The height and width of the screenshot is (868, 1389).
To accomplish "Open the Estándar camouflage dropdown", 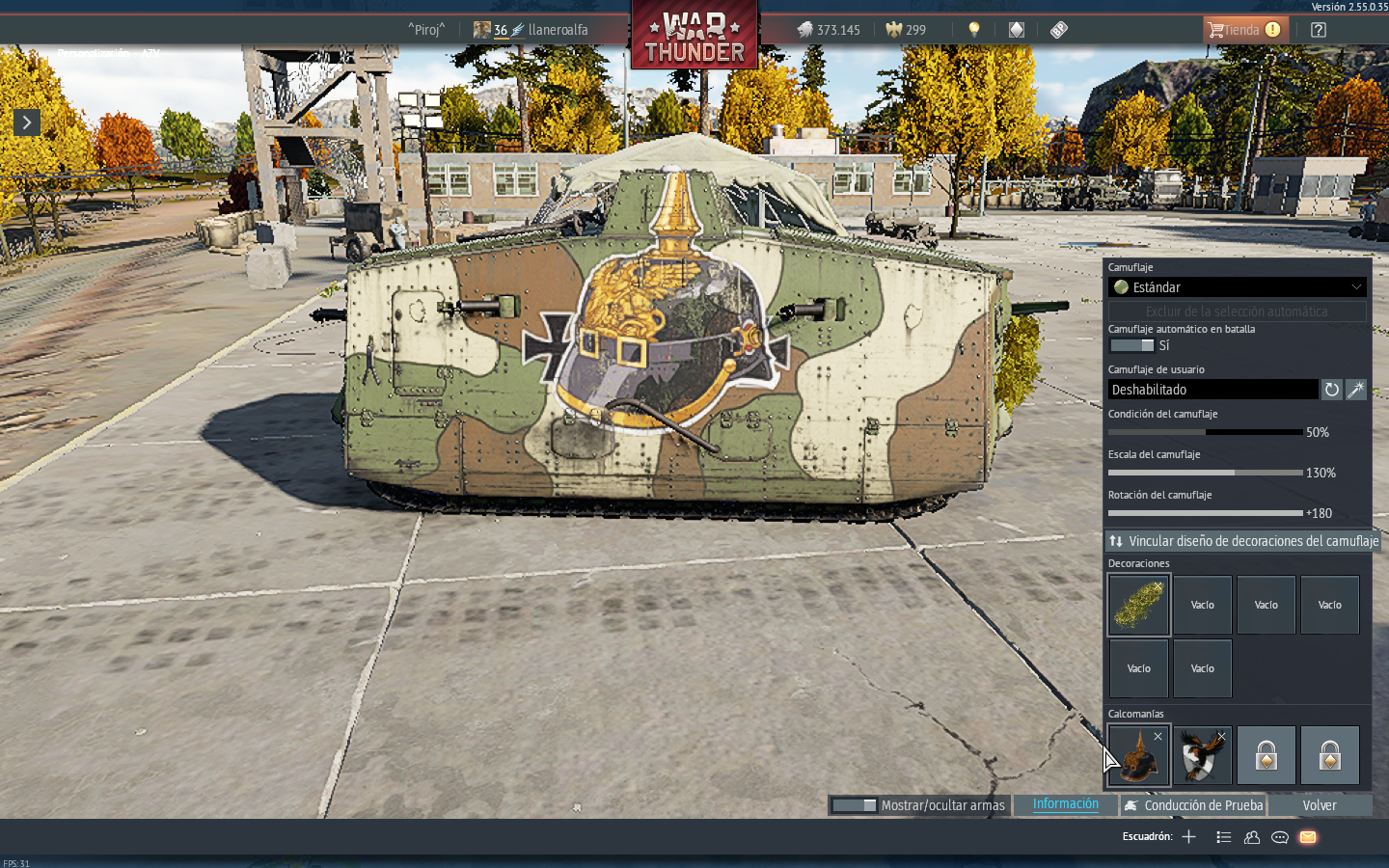I will pyautogui.click(x=1238, y=287).
